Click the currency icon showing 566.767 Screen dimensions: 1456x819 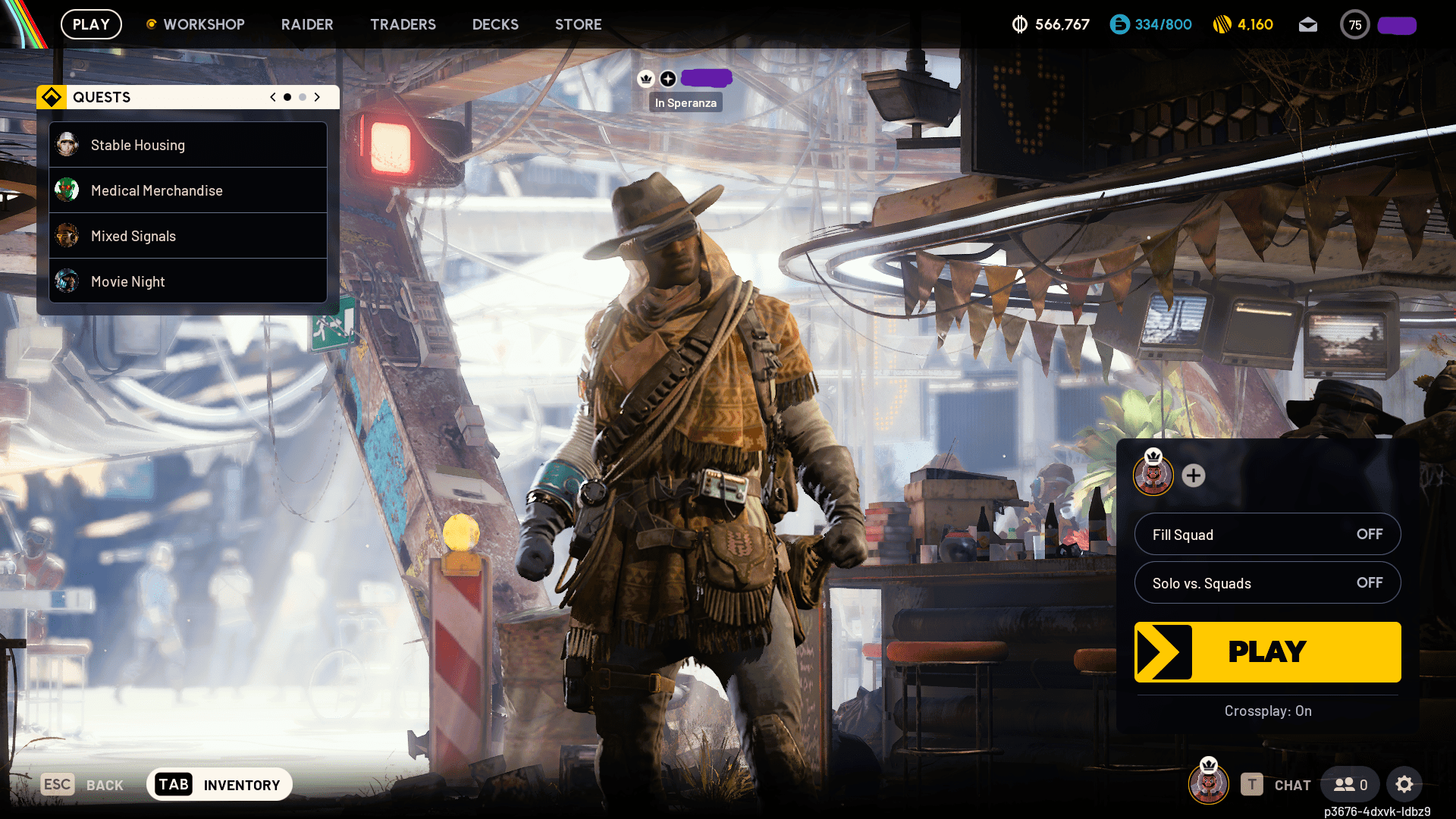pos(1020,24)
